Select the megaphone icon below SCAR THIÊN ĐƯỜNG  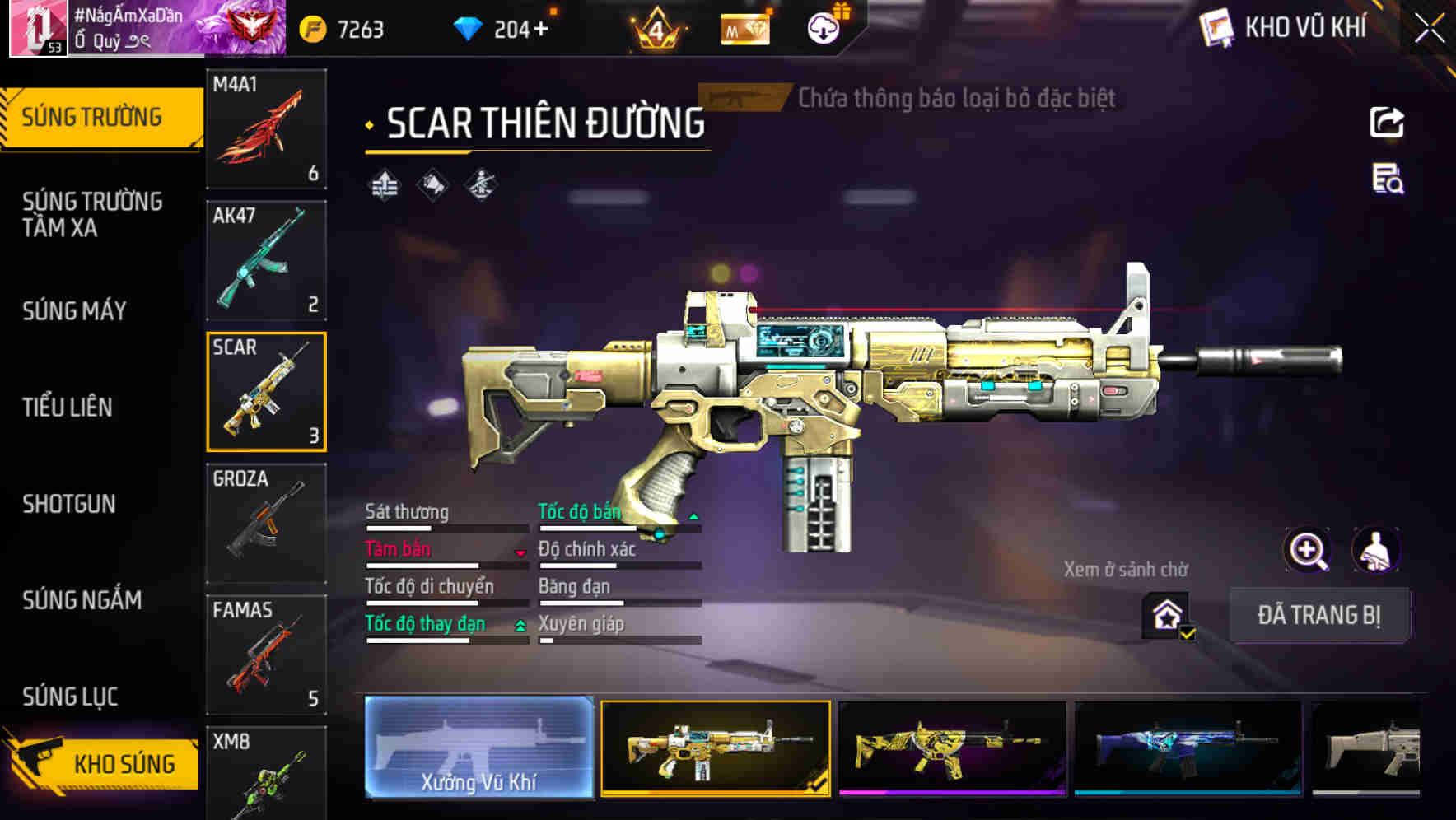431,184
